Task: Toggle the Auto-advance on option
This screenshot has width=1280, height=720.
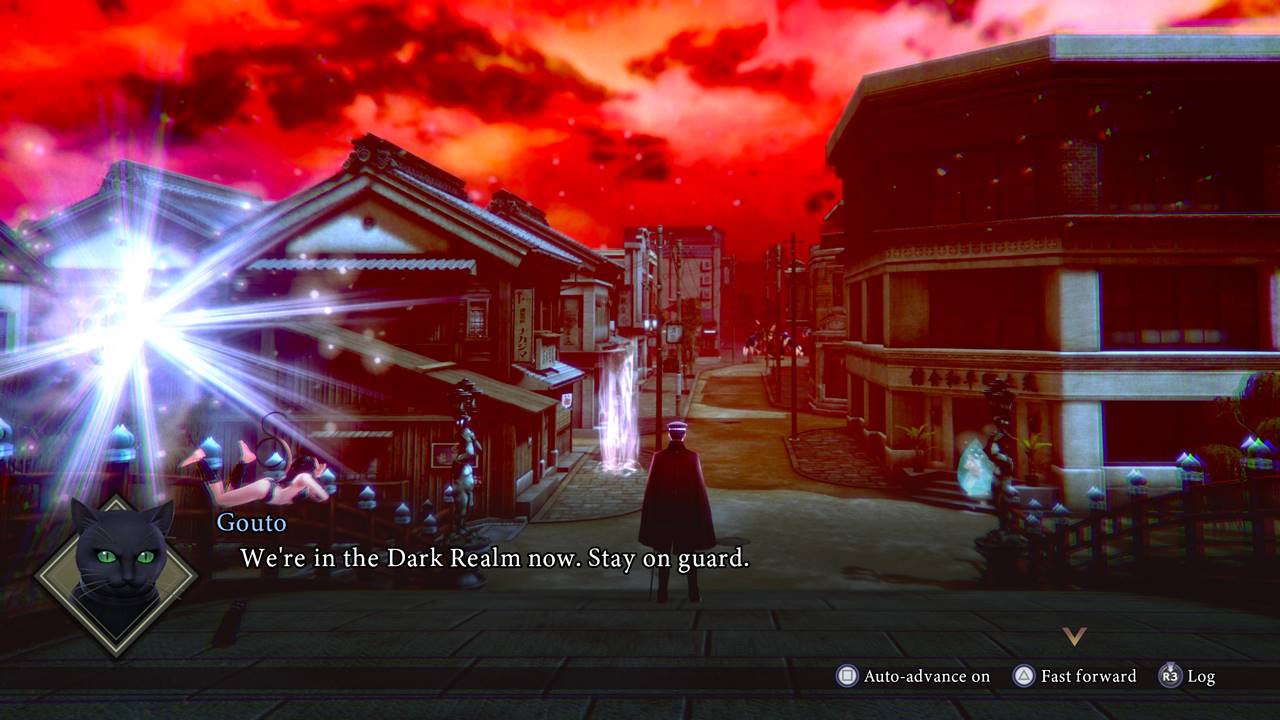Action: (x=914, y=677)
